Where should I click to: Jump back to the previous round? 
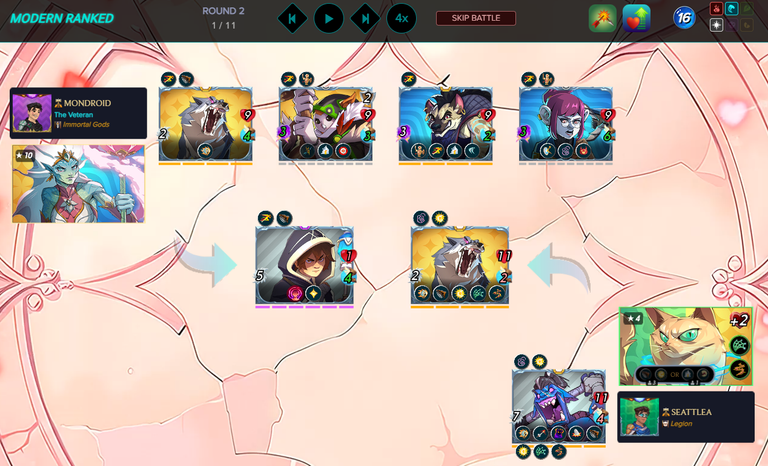point(291,18)
